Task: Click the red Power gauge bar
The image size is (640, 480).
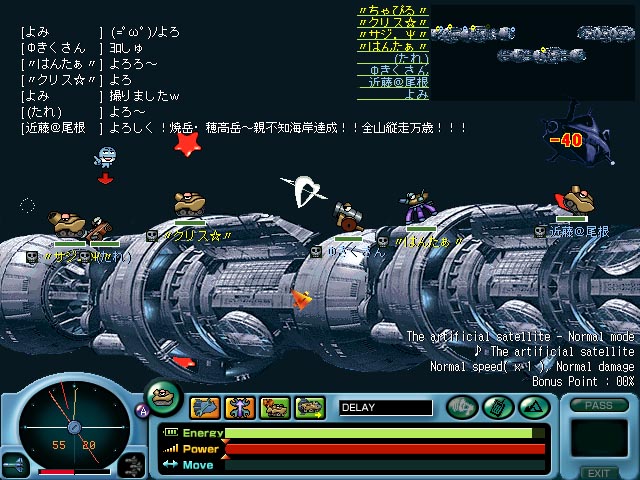Action: coord(385,449)
